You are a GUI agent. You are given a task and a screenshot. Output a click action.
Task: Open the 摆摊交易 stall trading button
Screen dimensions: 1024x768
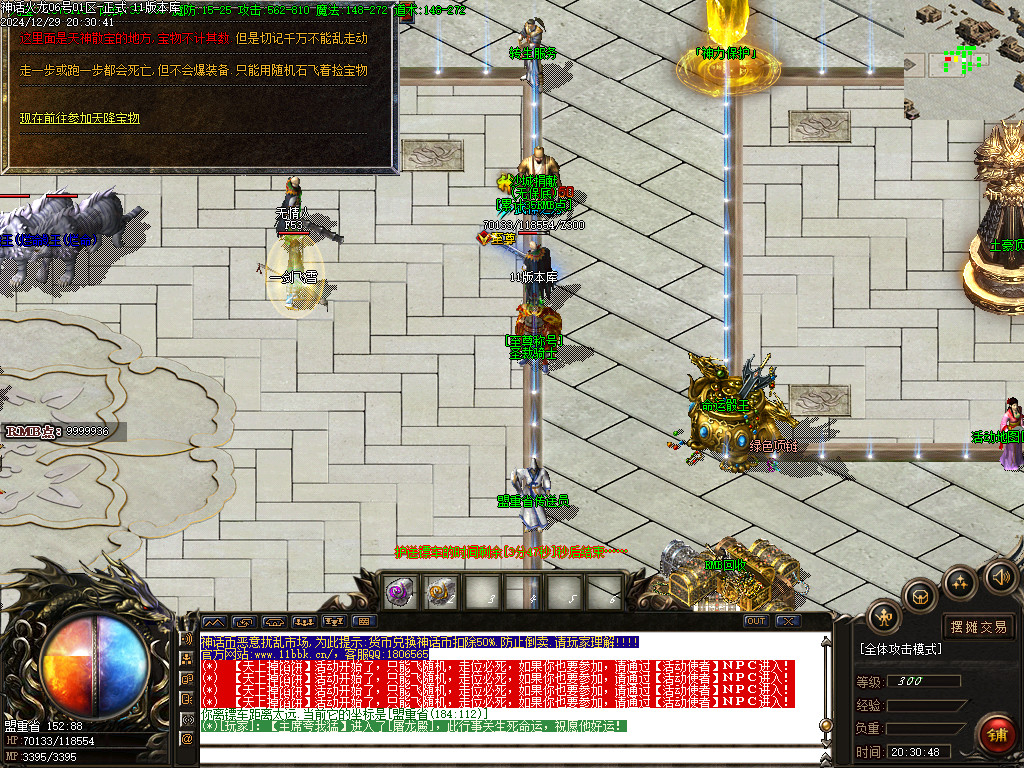point(979,627)
